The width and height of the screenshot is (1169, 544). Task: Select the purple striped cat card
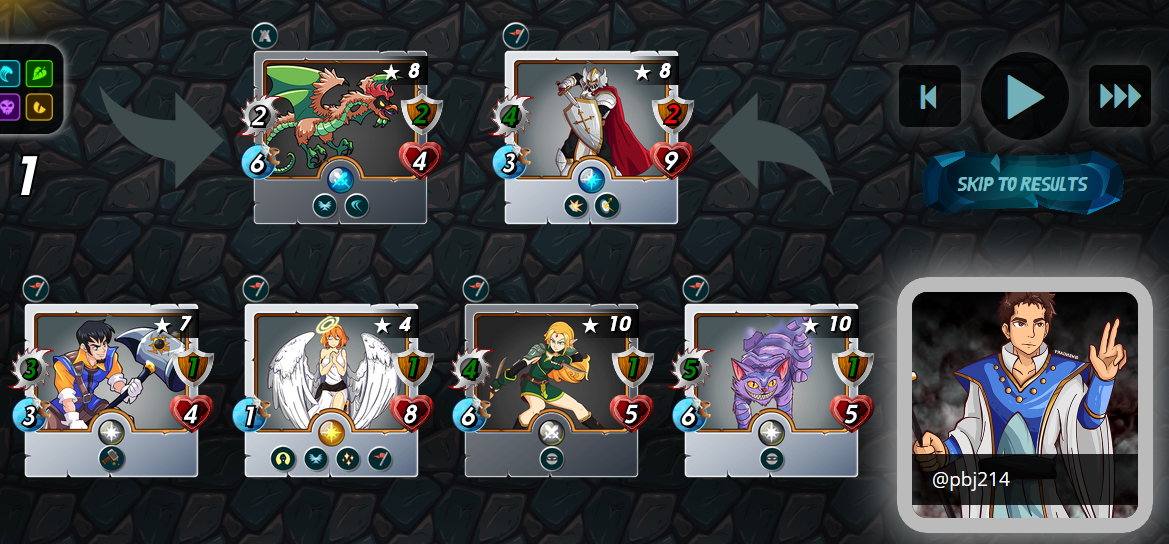point(771,390)
